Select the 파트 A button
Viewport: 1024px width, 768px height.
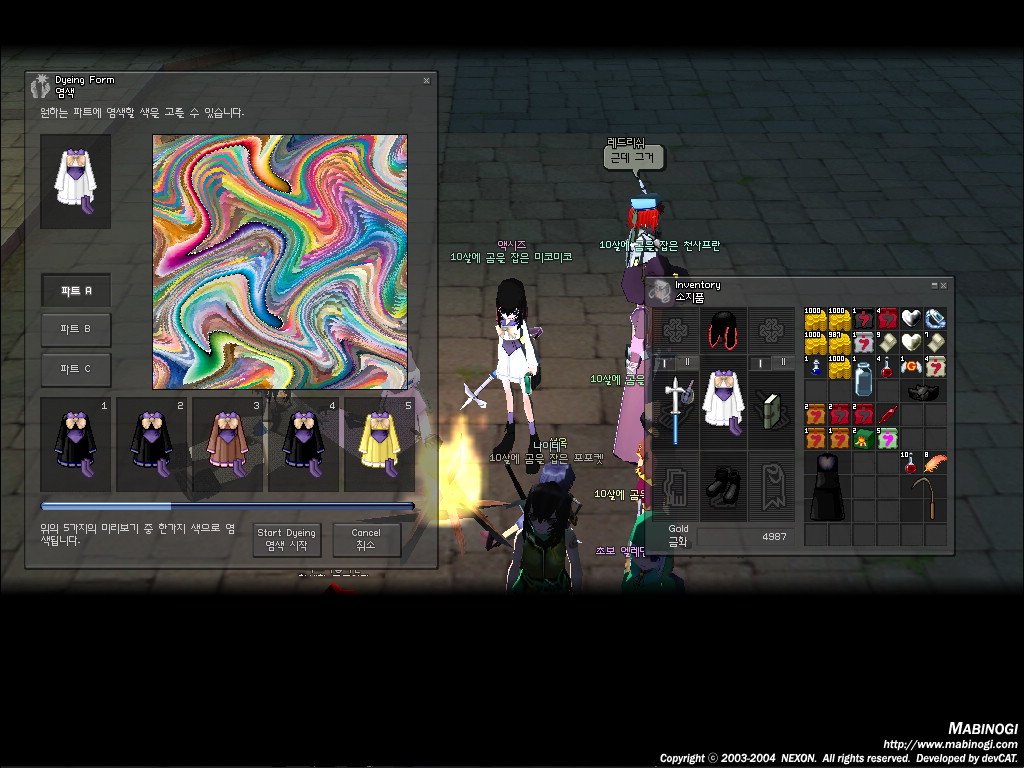pos(76,291)
